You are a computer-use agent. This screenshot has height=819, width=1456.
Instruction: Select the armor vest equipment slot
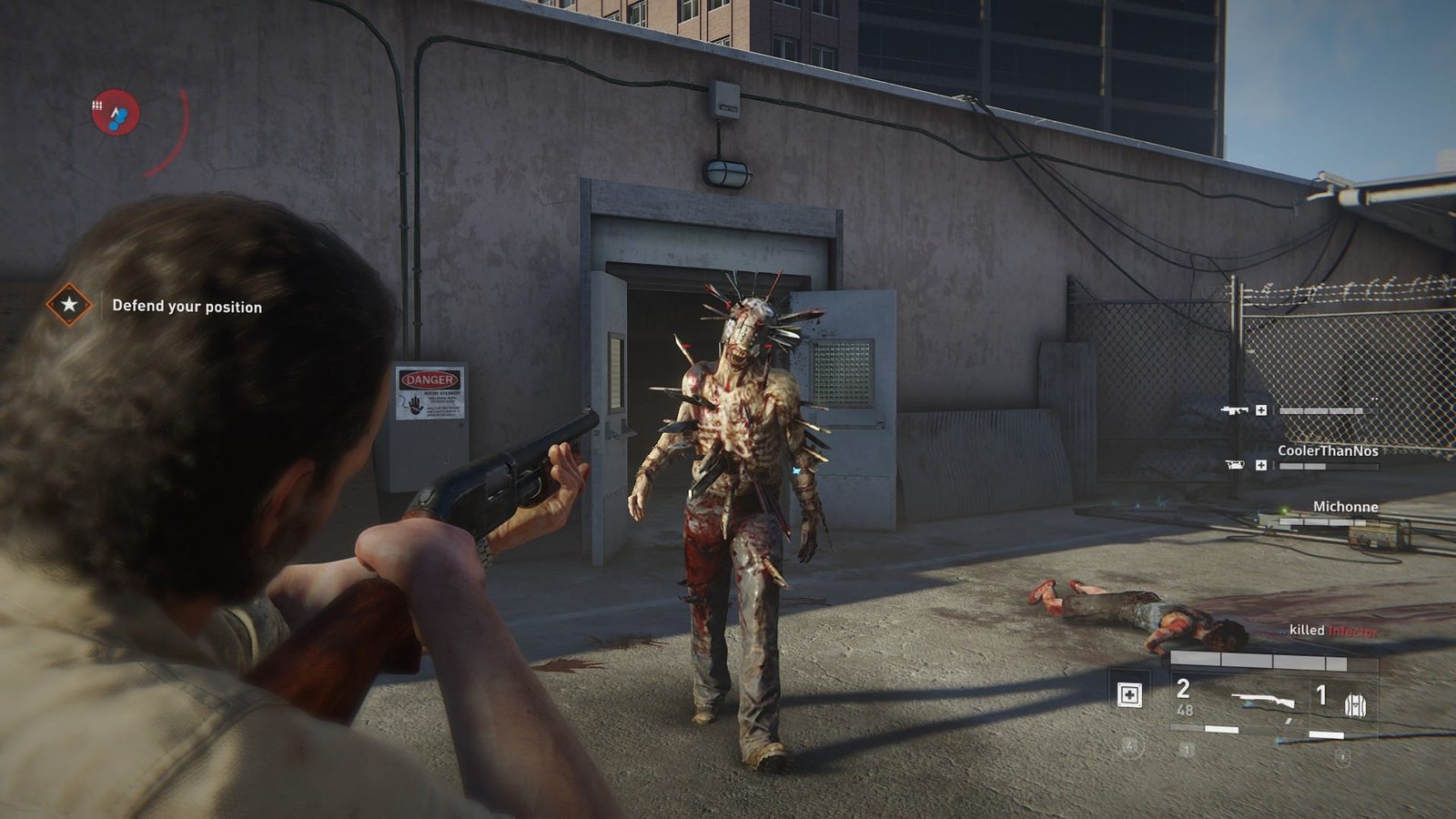(x=1355, y=703)
